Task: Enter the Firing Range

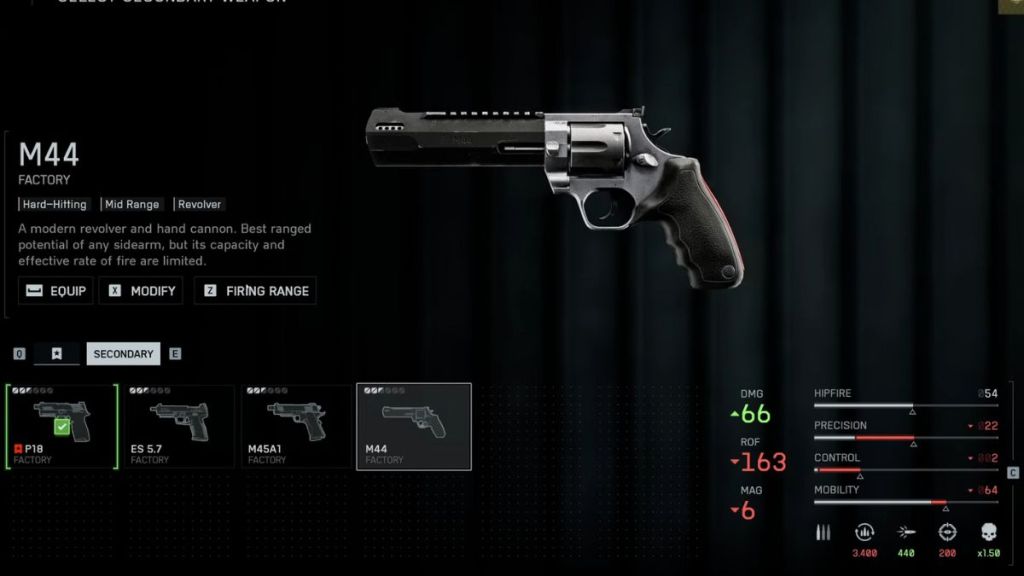Action: pos(255,291)
